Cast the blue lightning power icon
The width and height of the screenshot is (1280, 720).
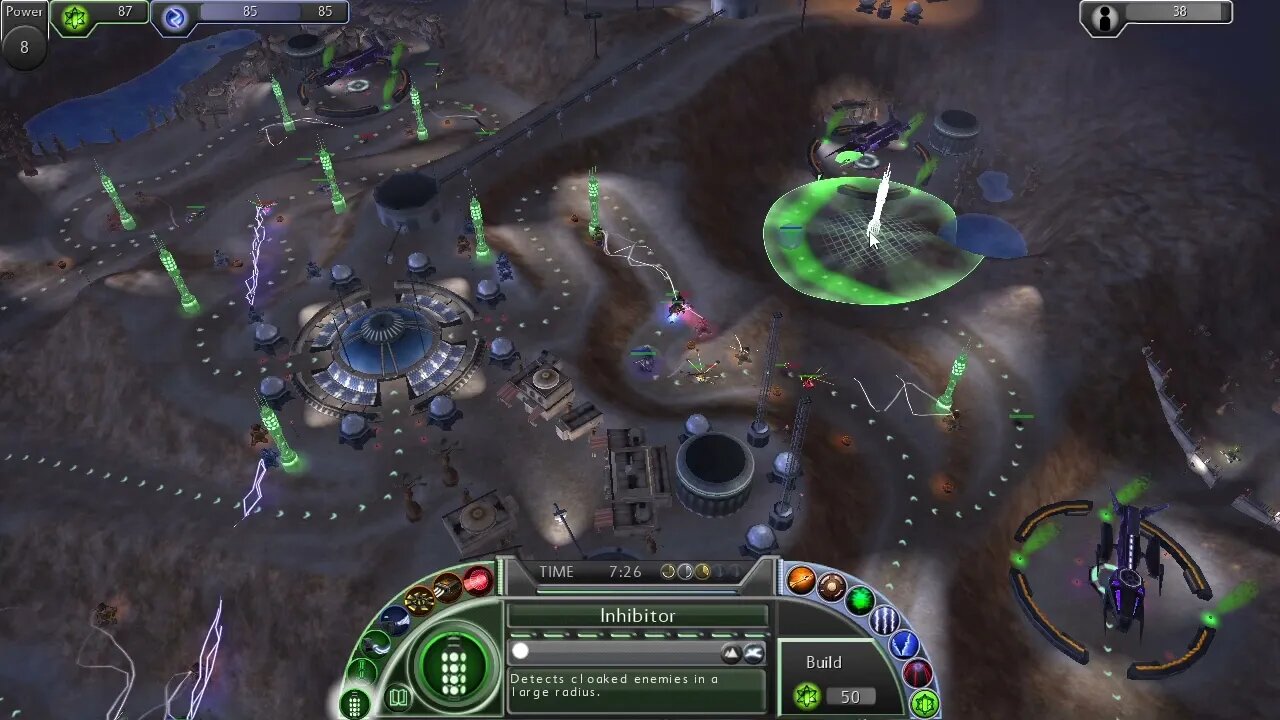(x=904, y=645)
